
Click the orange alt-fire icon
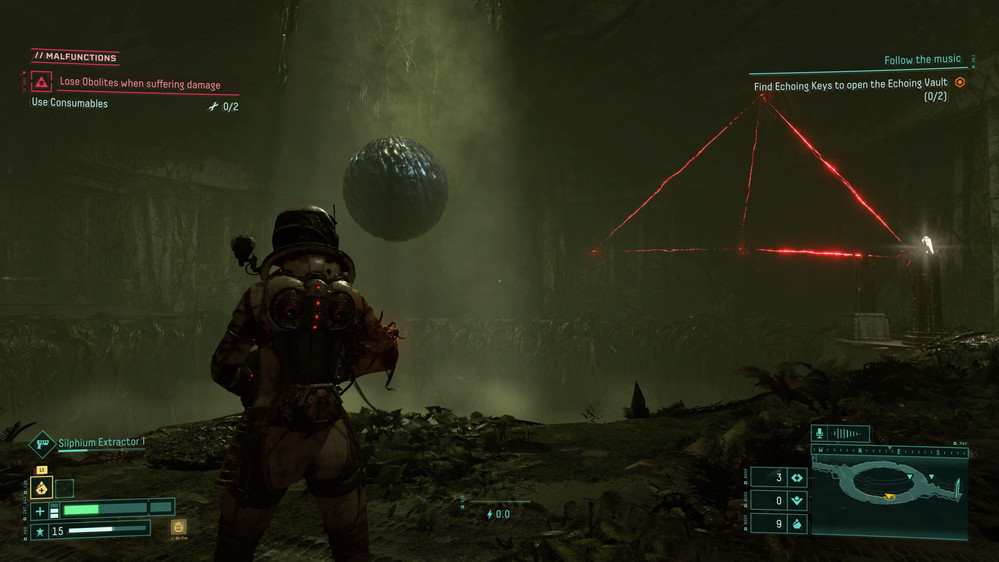178,527
